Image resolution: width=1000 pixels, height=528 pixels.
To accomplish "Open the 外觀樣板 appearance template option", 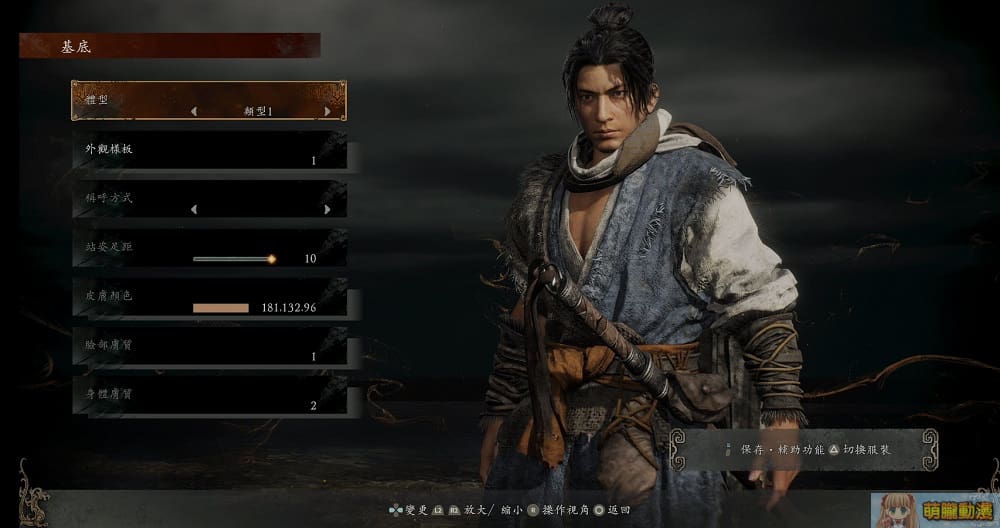I will (209, 150).
